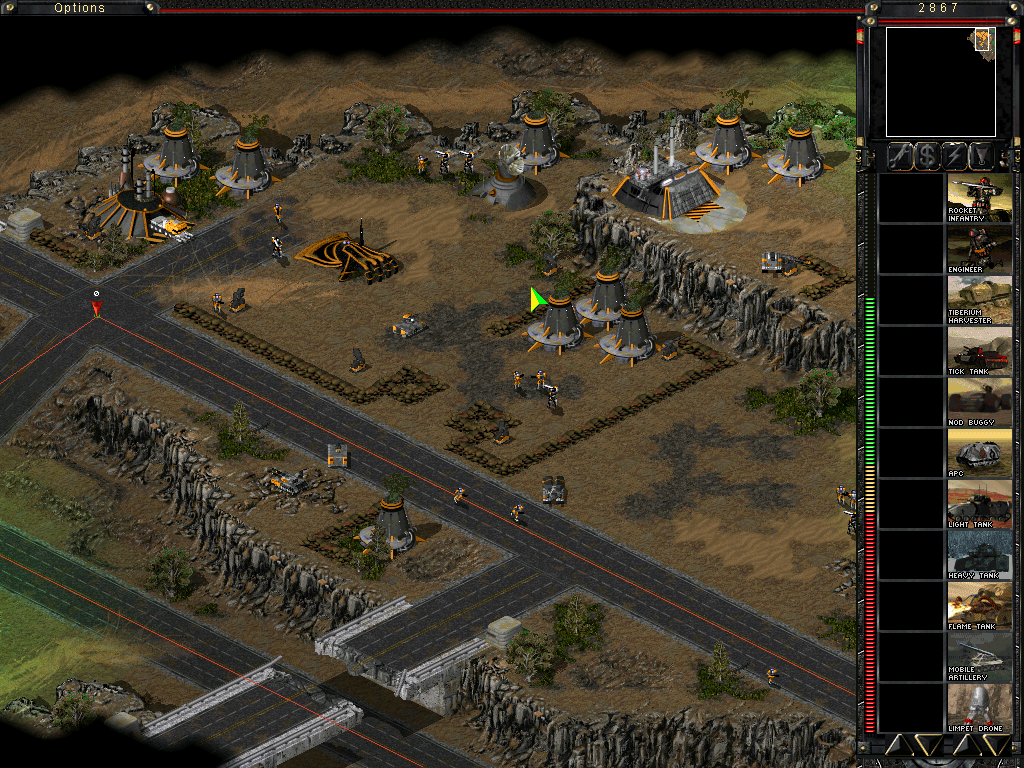The height and width of the screenshot is (768, 1024).
Task: Select the Flame Tank build icon
Action: (x=980, y=606)
